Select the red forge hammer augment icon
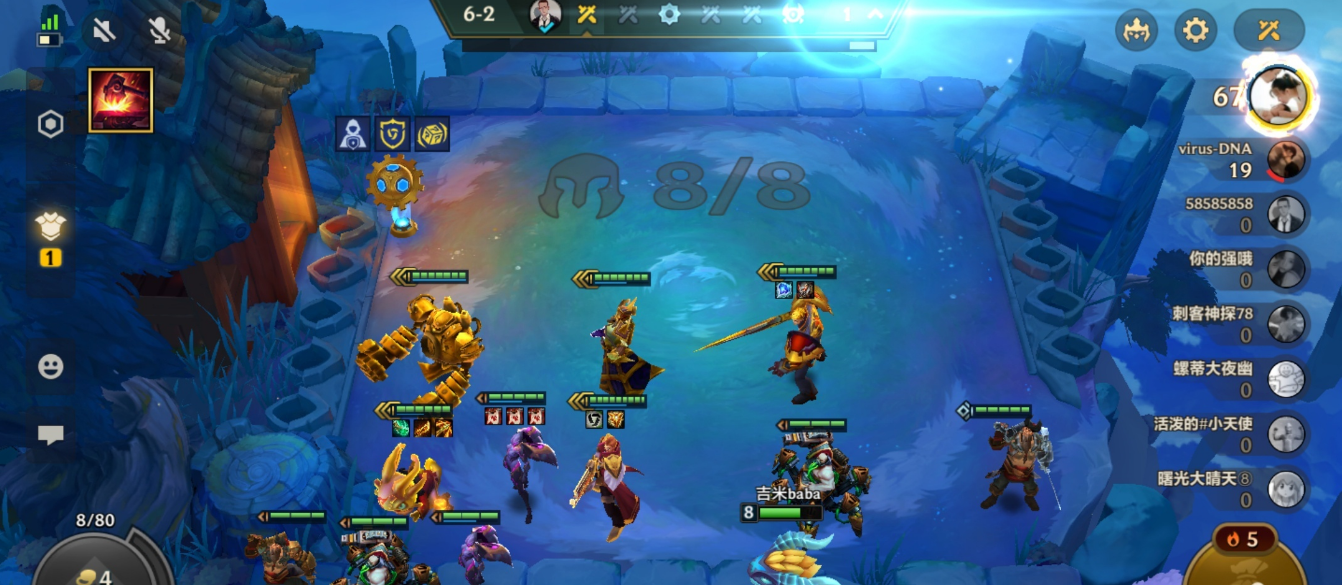The width and height of the screenshot is (1343, 585). click(121, 100)
